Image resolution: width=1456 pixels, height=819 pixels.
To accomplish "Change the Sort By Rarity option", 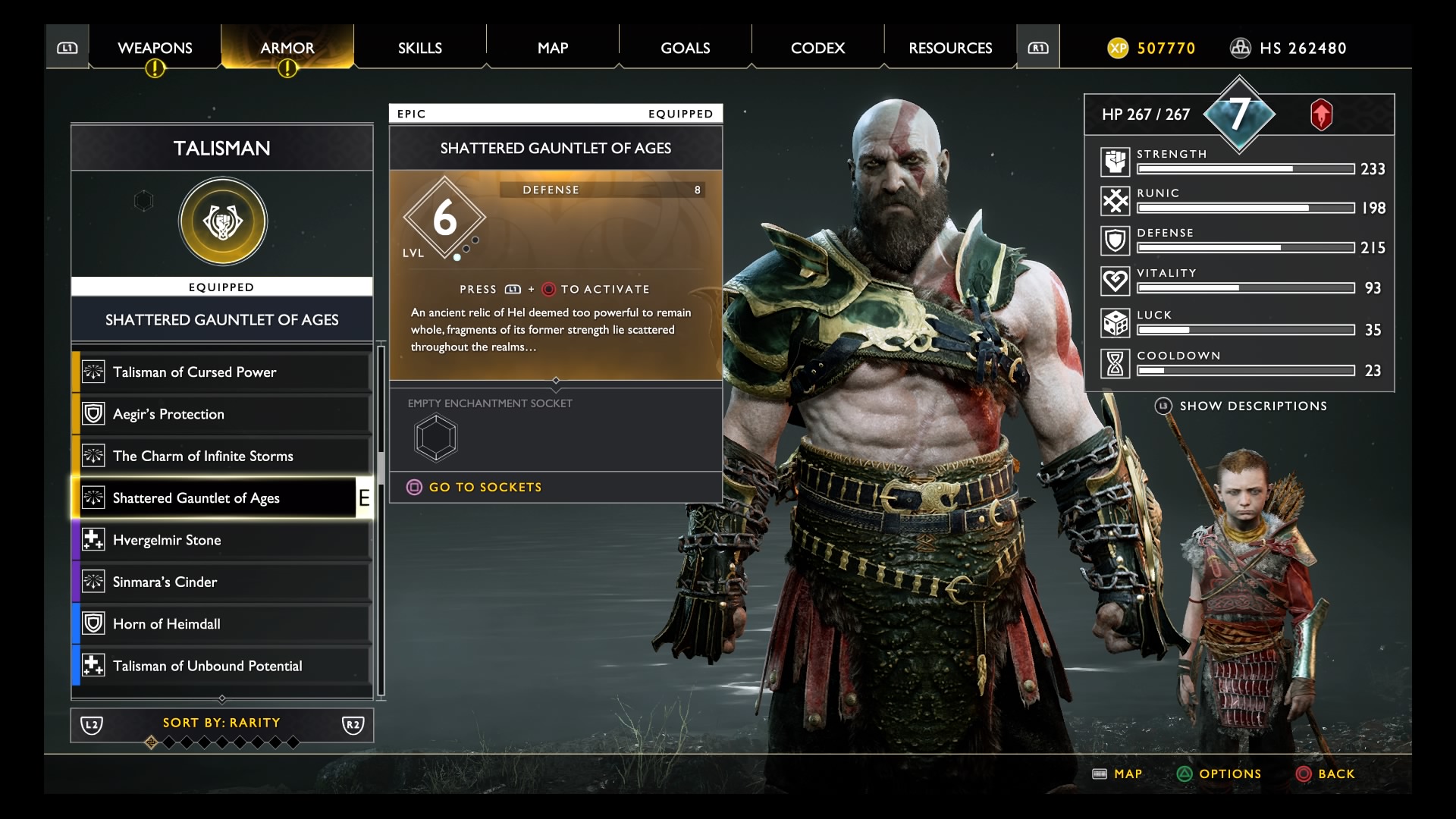I will coord(221,723).
